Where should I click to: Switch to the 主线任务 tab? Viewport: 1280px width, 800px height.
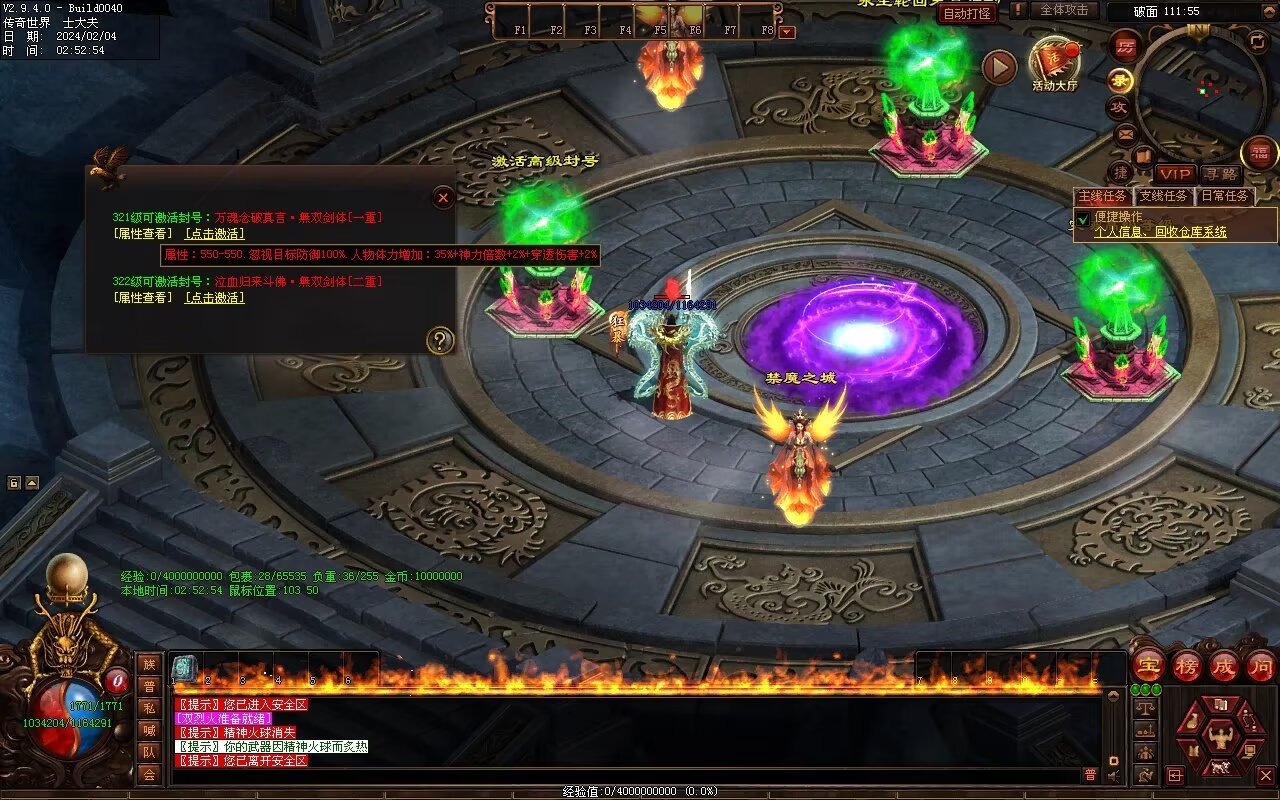(x=1103, y=196)
